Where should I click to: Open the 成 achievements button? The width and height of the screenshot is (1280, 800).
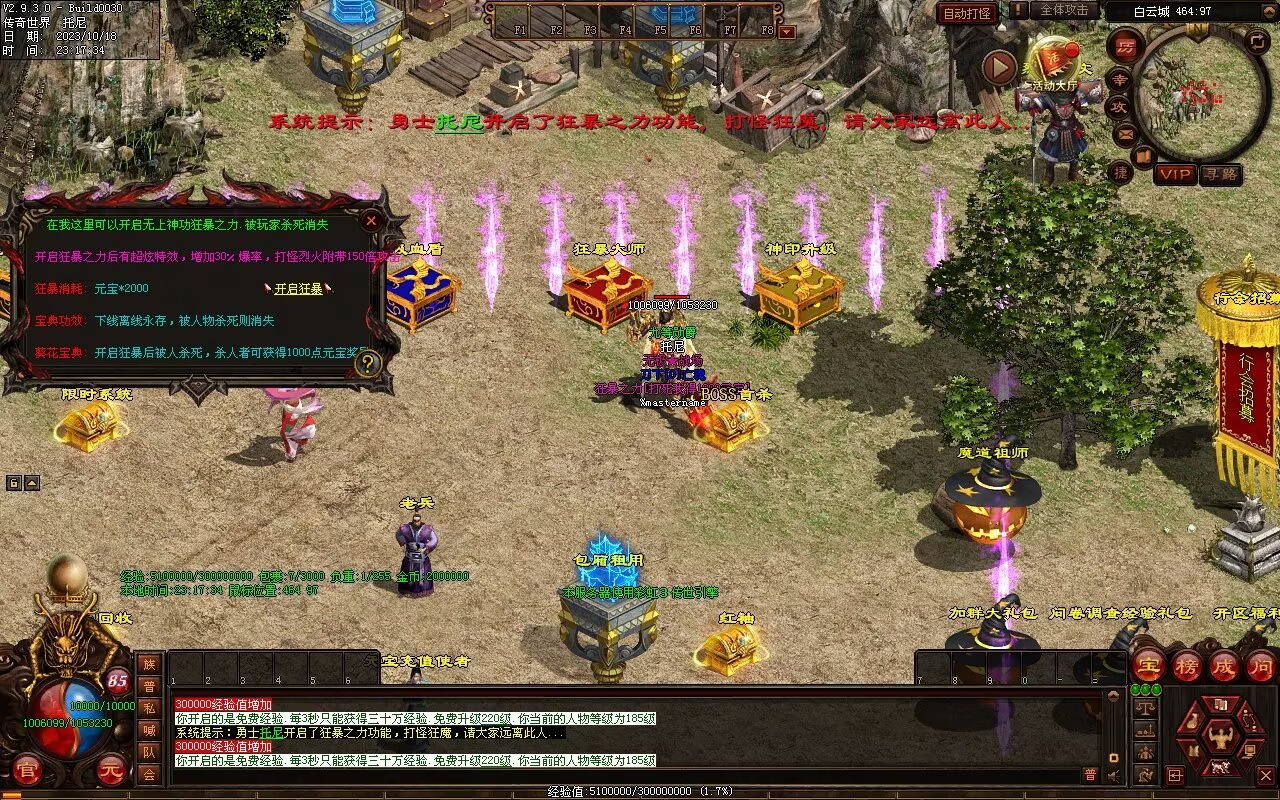click(x=1224, y=665)
